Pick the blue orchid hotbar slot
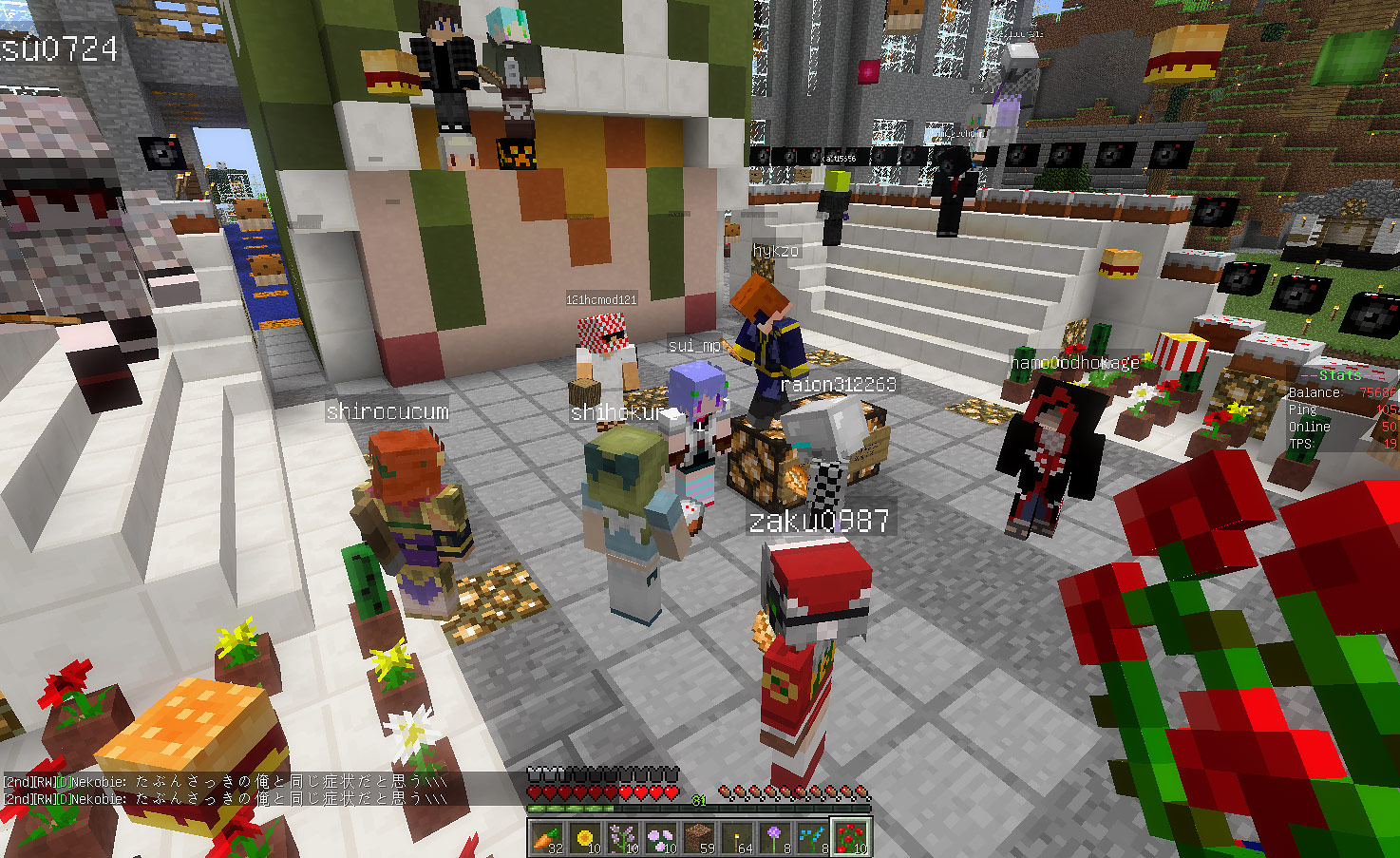 (812, 838)
